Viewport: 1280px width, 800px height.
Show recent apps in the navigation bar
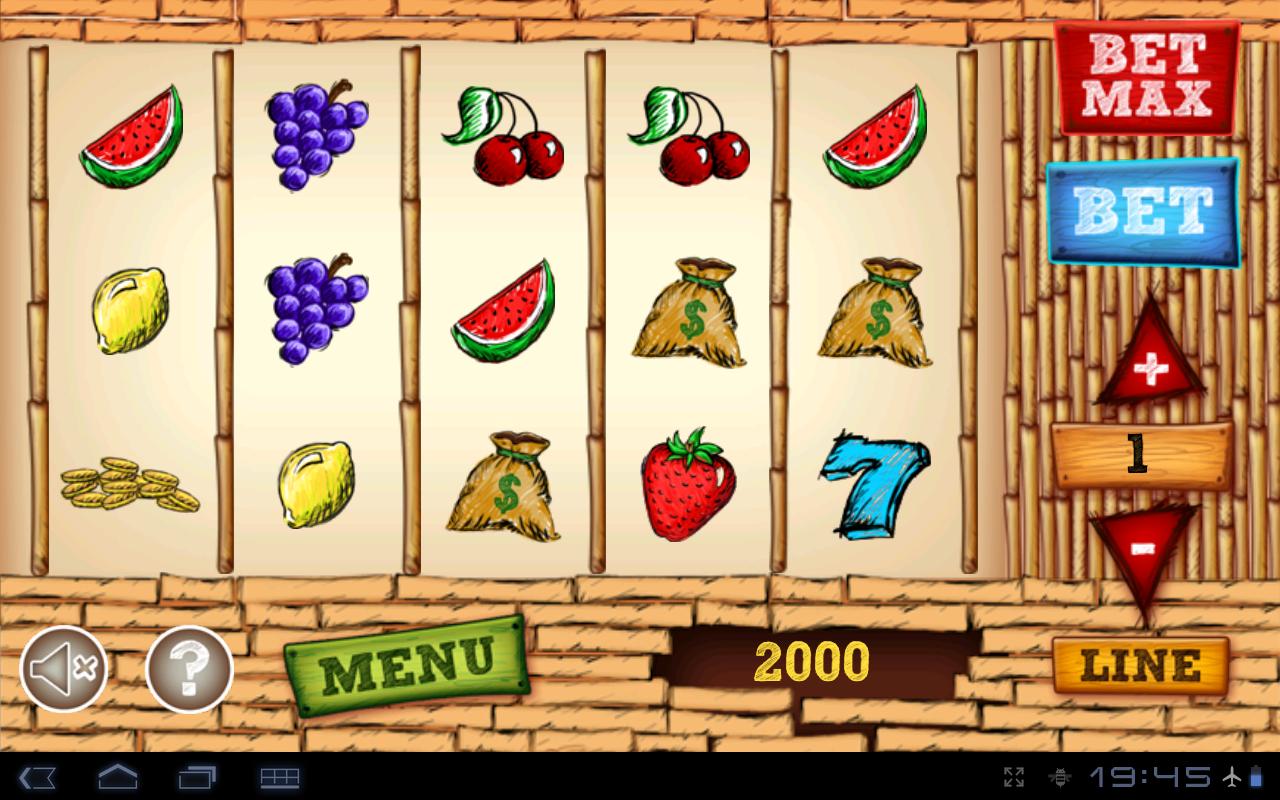point(198,777)
